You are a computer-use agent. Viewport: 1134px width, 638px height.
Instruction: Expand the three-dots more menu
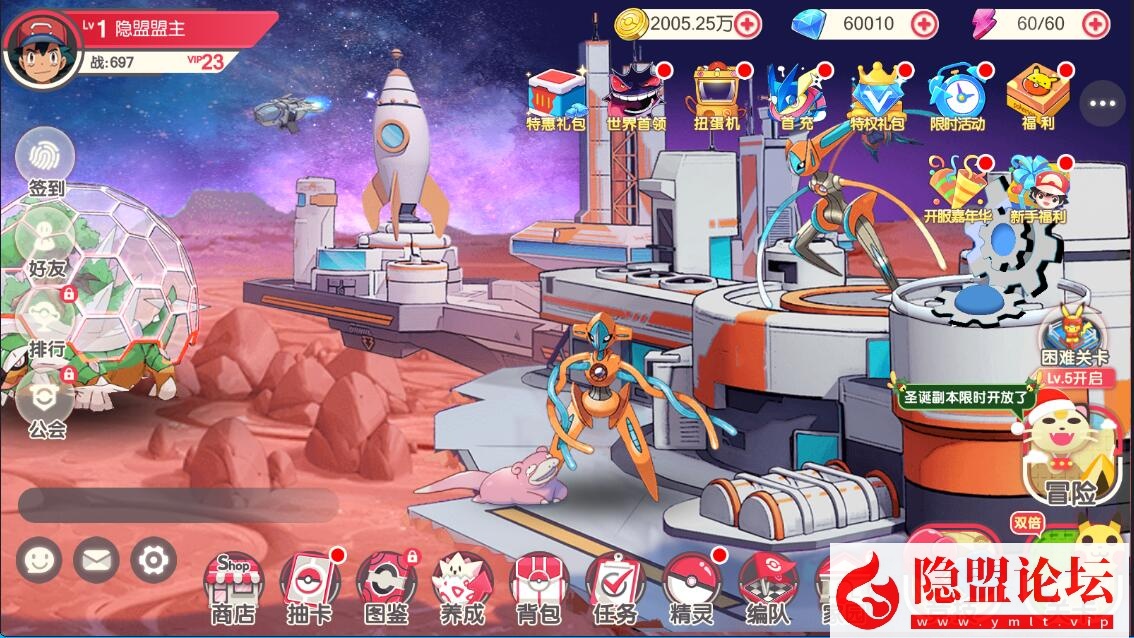(x=1103, y=103)
